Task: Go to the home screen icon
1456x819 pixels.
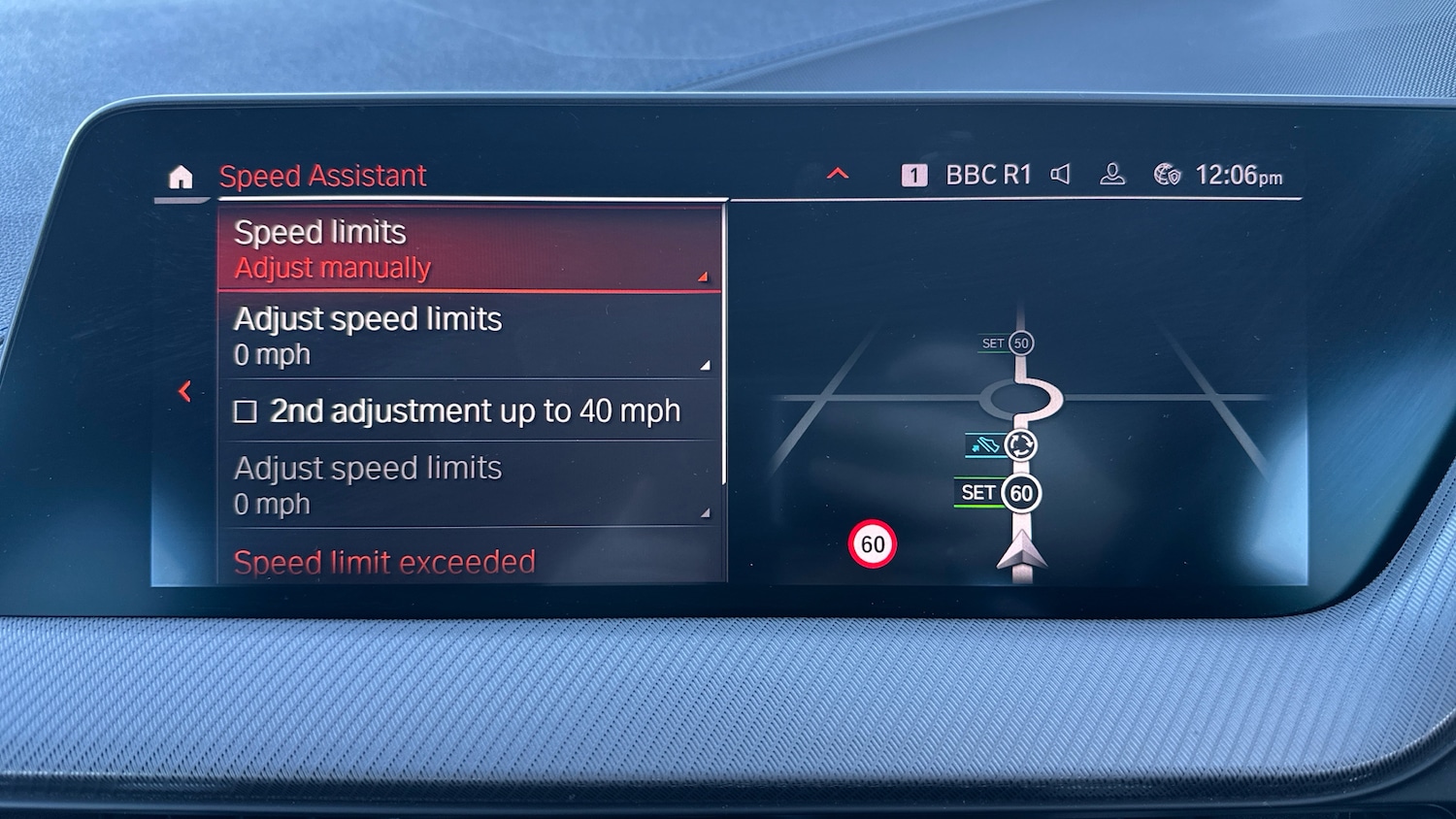Action: tap(181, 178)
